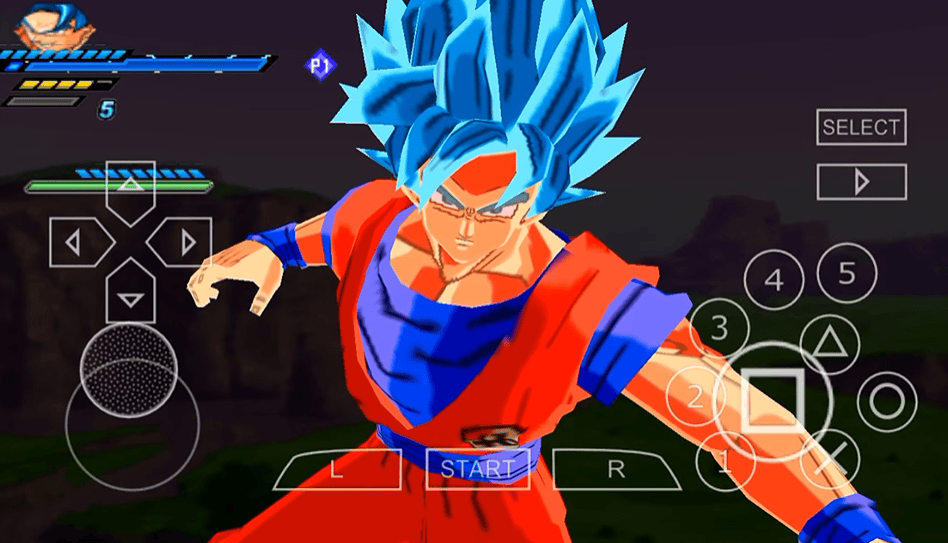Tap the D-pad up arrow
Screen dimensions: 948x543
[x=130, y=187]
